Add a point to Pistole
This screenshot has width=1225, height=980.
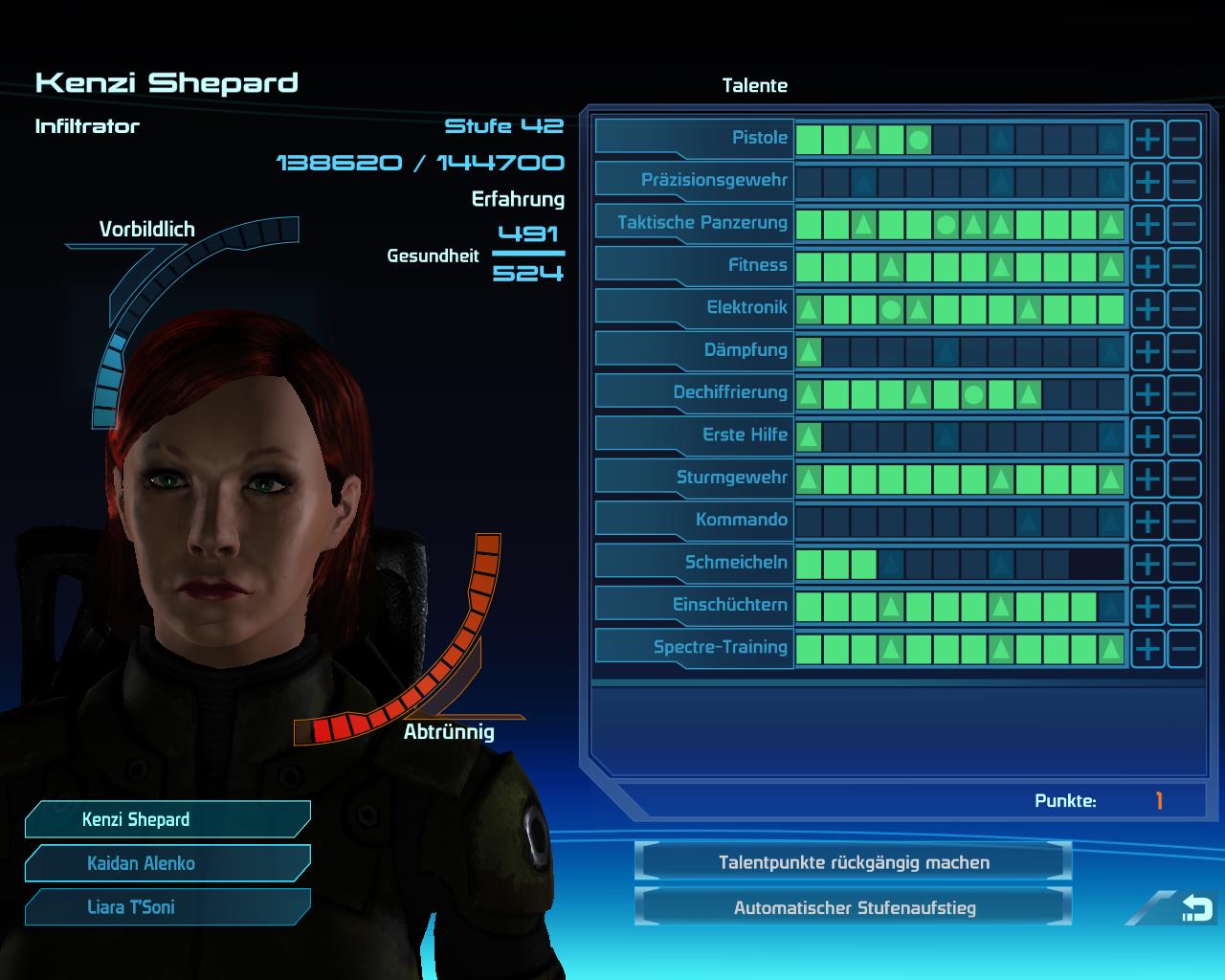(x=1147, y=140)
